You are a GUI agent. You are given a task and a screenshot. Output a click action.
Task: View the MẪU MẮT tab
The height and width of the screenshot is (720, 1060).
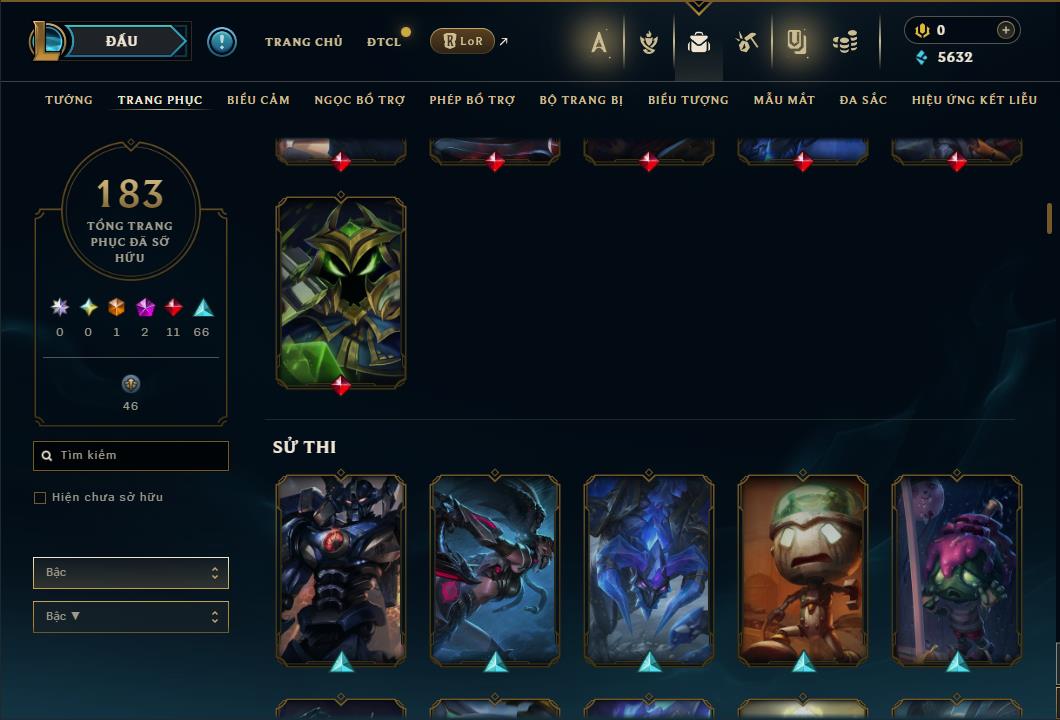tap(784, 100)
